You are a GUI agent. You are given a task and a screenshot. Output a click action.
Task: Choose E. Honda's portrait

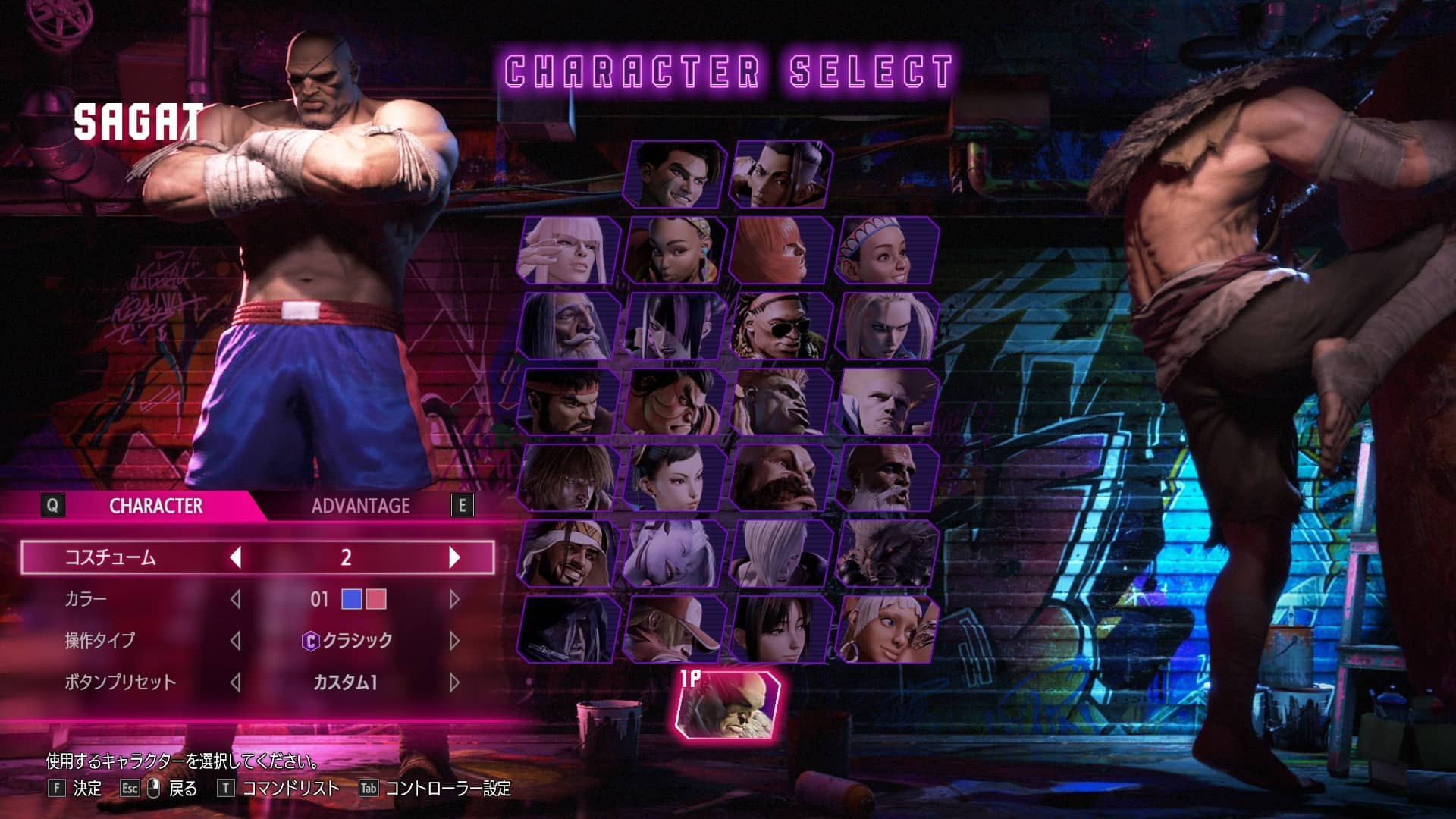674,402
